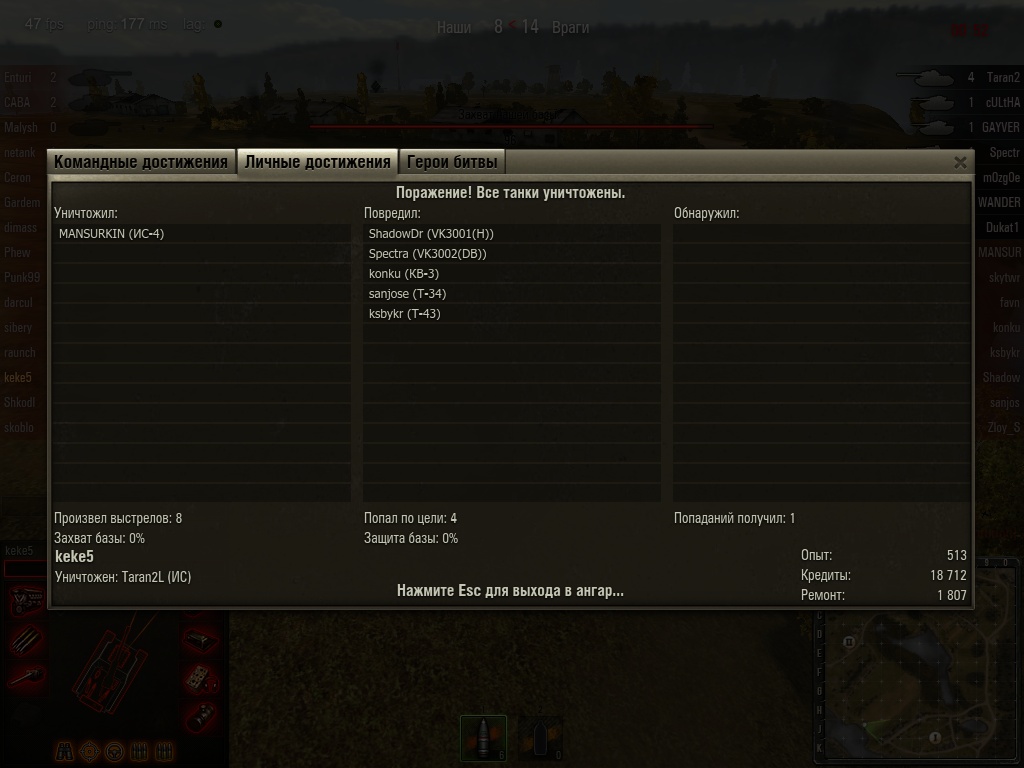
Task: Click Taran2 in the enemy team list
Action: 1002,77
